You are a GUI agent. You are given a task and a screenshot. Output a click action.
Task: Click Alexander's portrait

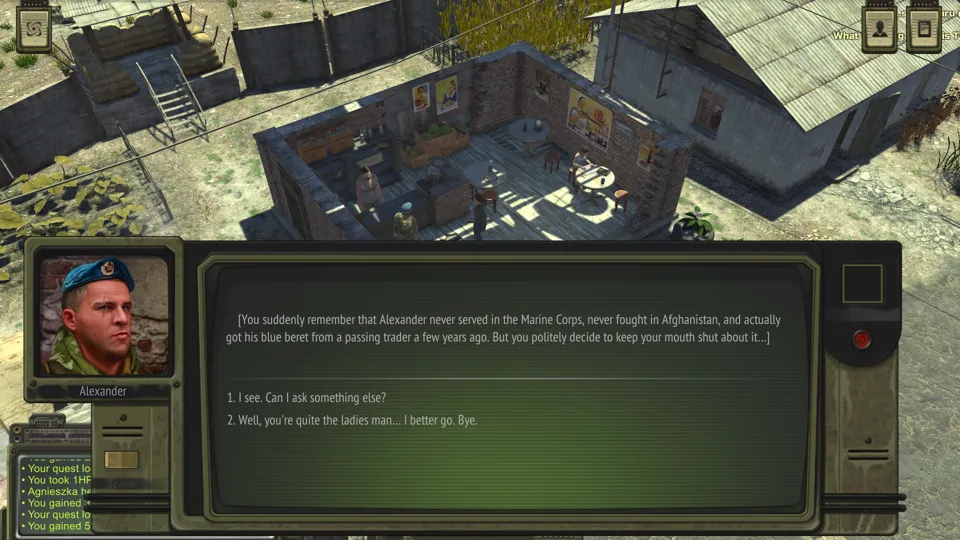(103, 315)
